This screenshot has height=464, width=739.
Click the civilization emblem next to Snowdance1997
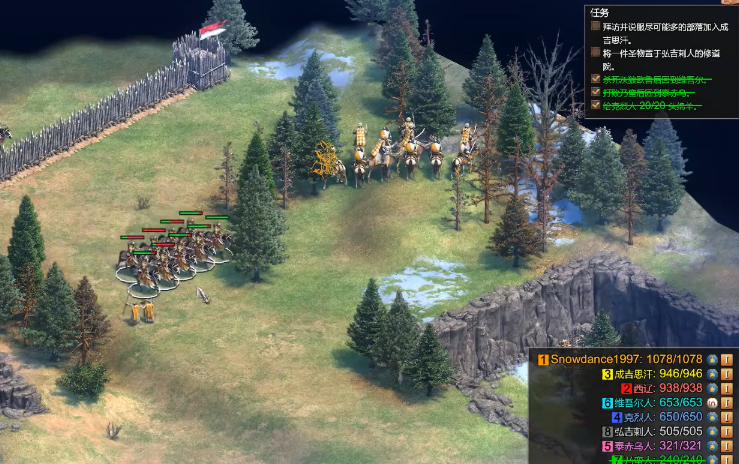point(712,359)
